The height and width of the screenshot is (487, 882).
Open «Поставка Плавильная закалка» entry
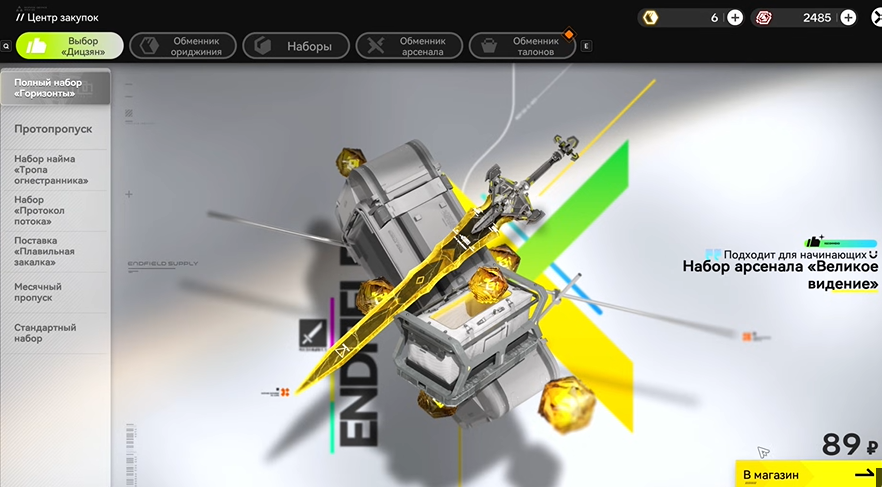tap(55, 252)
